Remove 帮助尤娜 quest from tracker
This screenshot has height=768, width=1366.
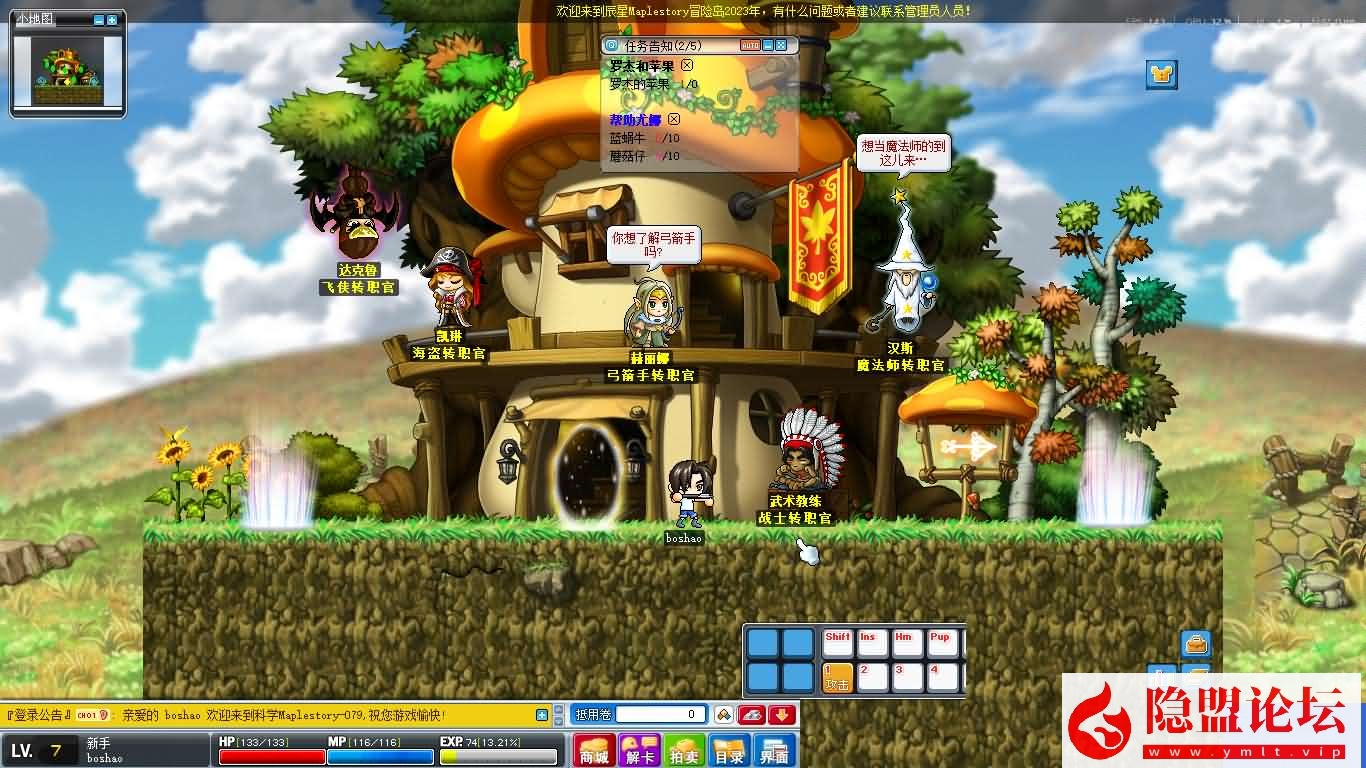click(674, 120)
